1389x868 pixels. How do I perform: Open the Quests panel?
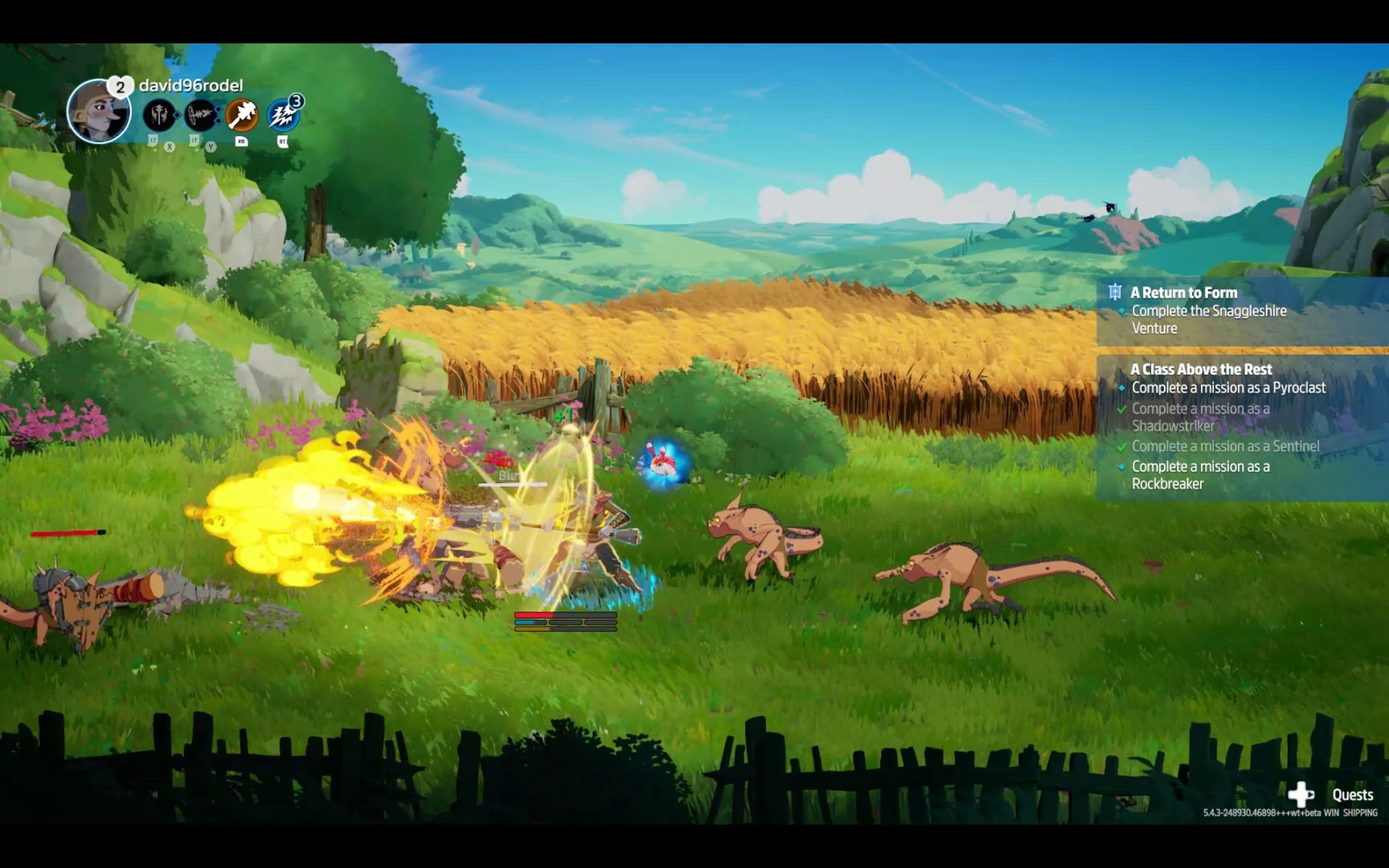tap(1352, 795)
